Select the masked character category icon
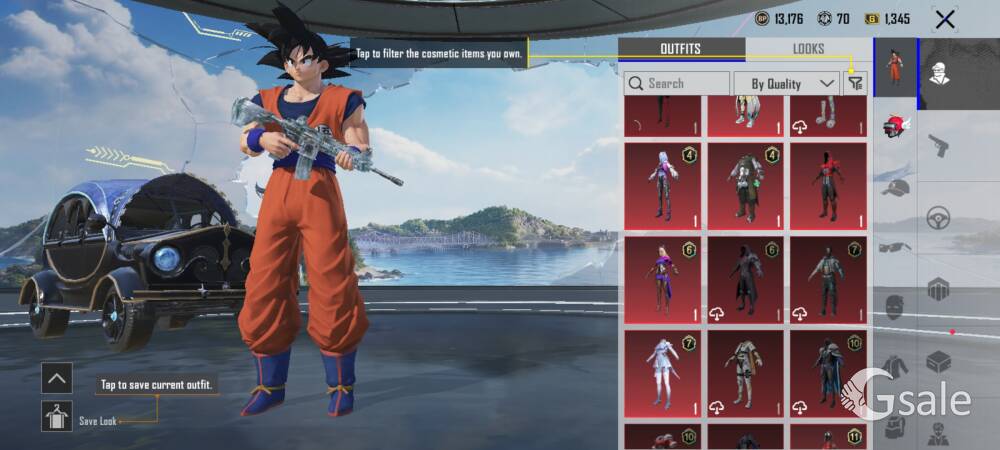Screen dimensions: 1000x450 click(x=941, y=74)
